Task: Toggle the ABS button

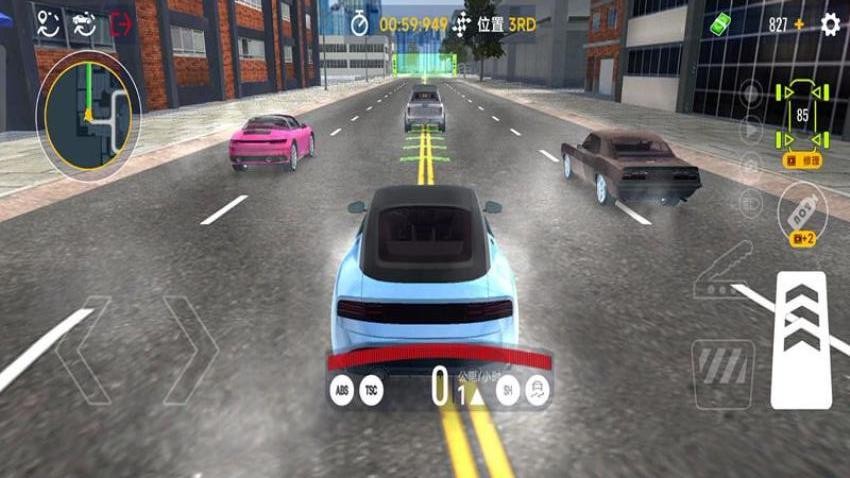Action: pos(342,390)
